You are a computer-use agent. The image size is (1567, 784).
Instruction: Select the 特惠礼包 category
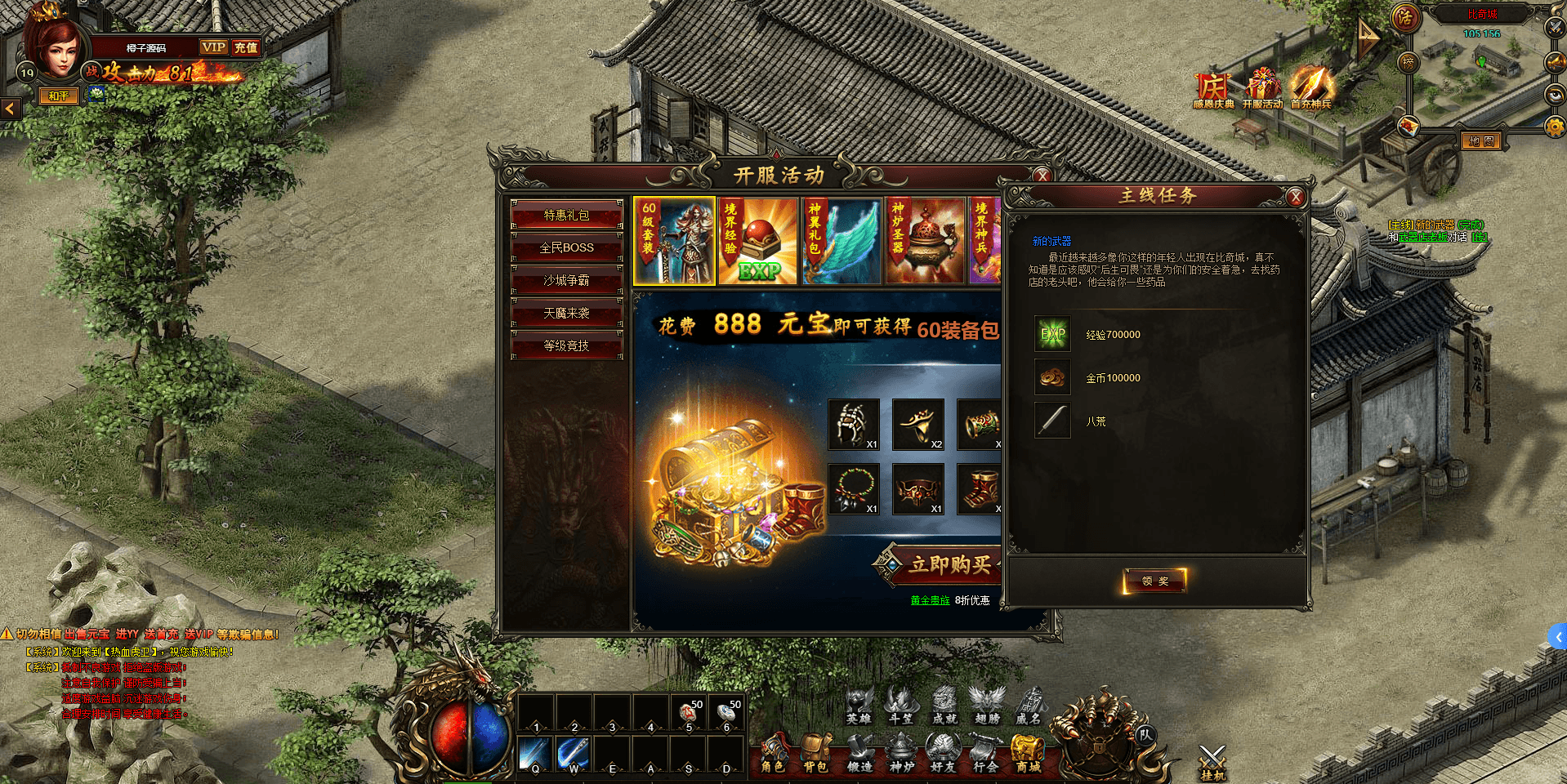pos(566,215)
